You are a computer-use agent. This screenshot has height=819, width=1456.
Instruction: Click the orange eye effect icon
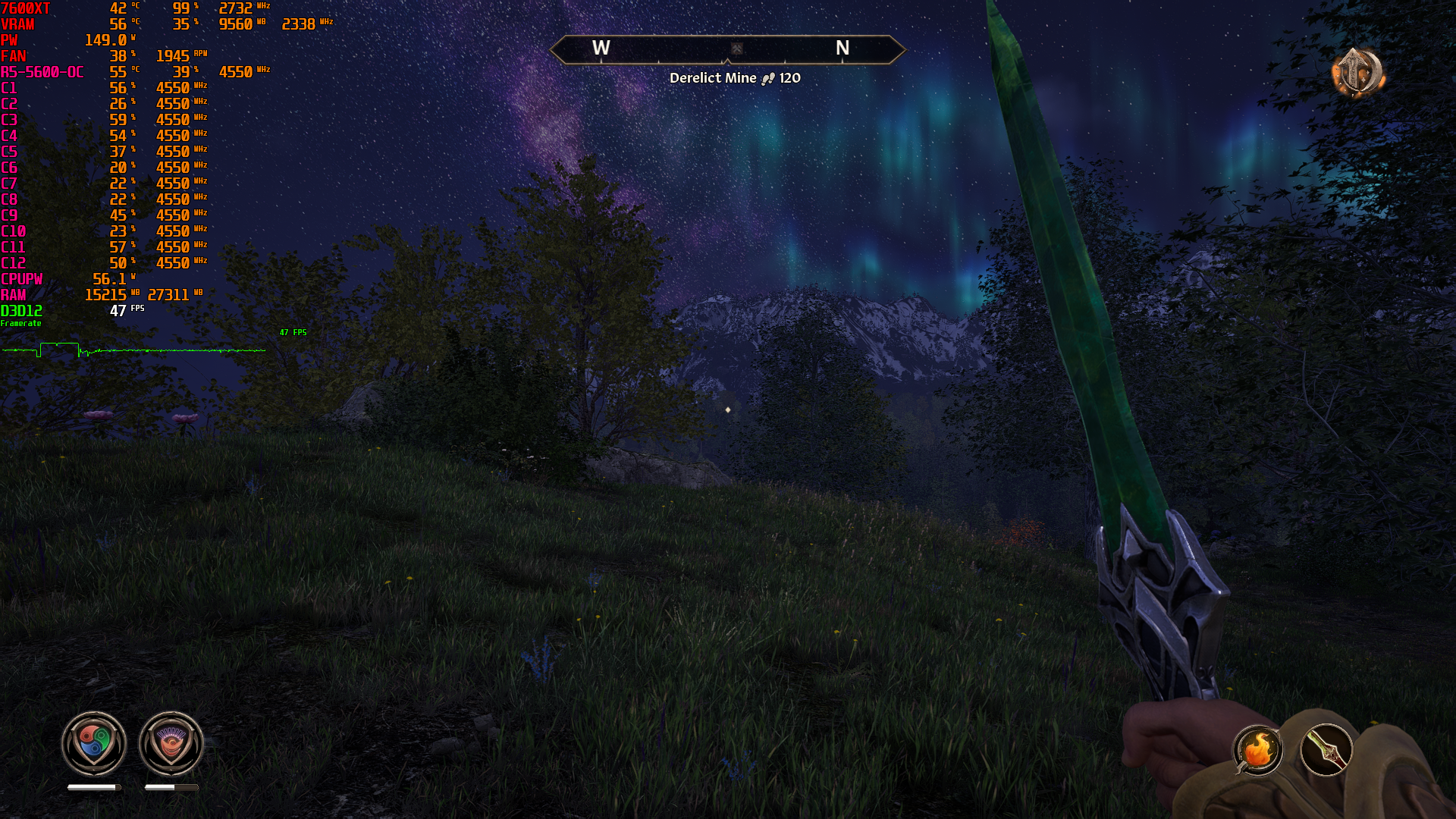click(171, 743)
